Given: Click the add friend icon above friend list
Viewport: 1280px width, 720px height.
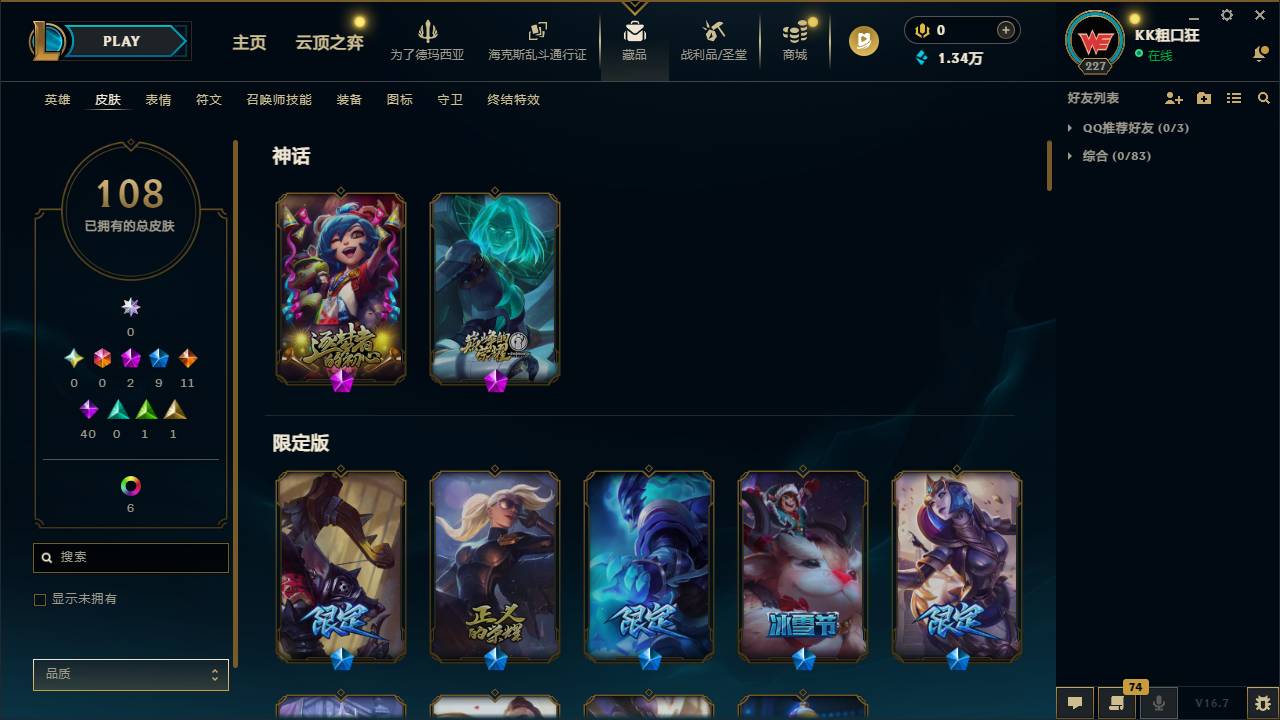Looking at the screenshot, I should pyautogui.click(x=1170, y=98).
